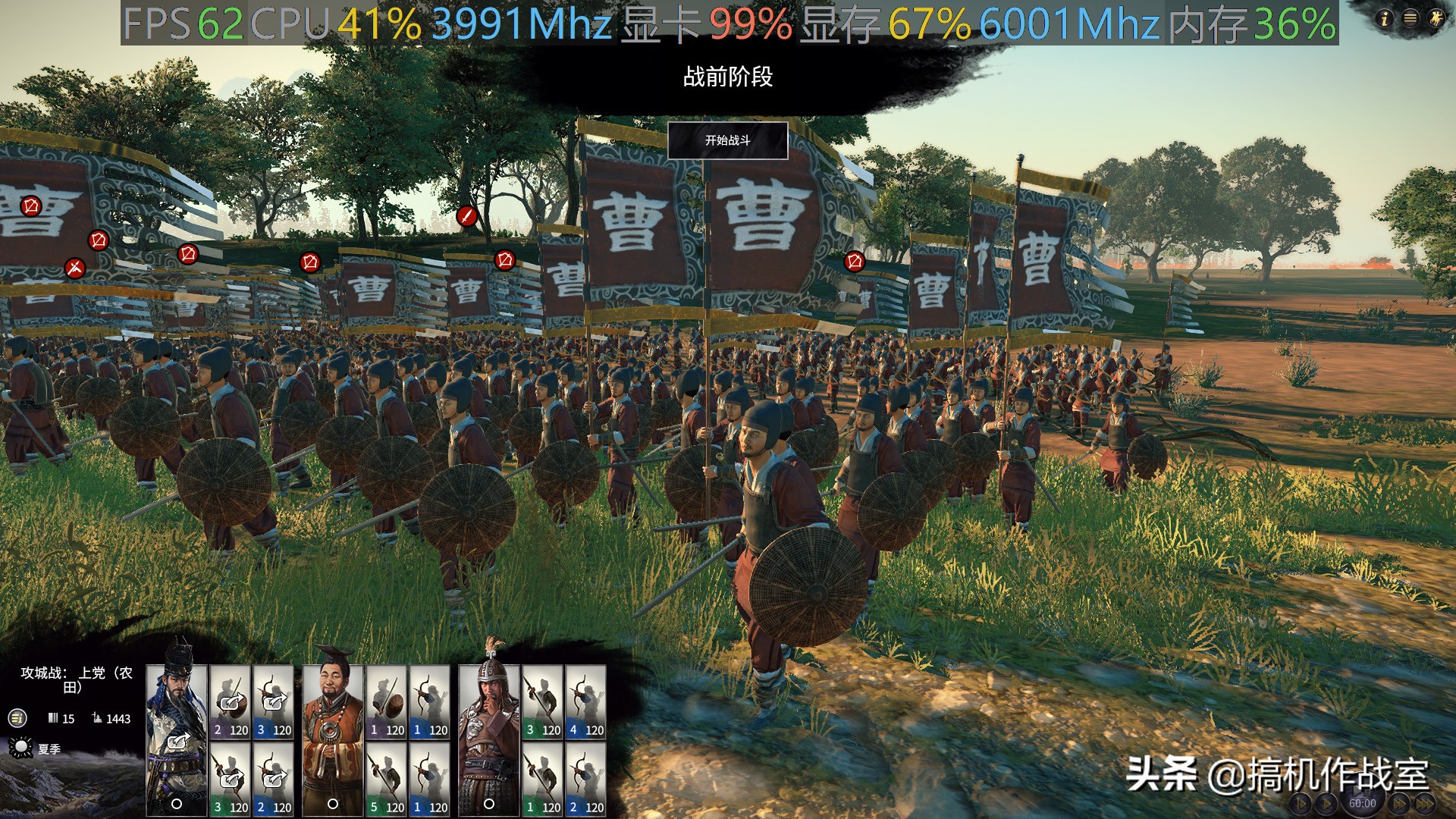Click the single-step play control bottom right
Image resolution: width=1456 pixels, height=819 pixels.
point(1301,802)
